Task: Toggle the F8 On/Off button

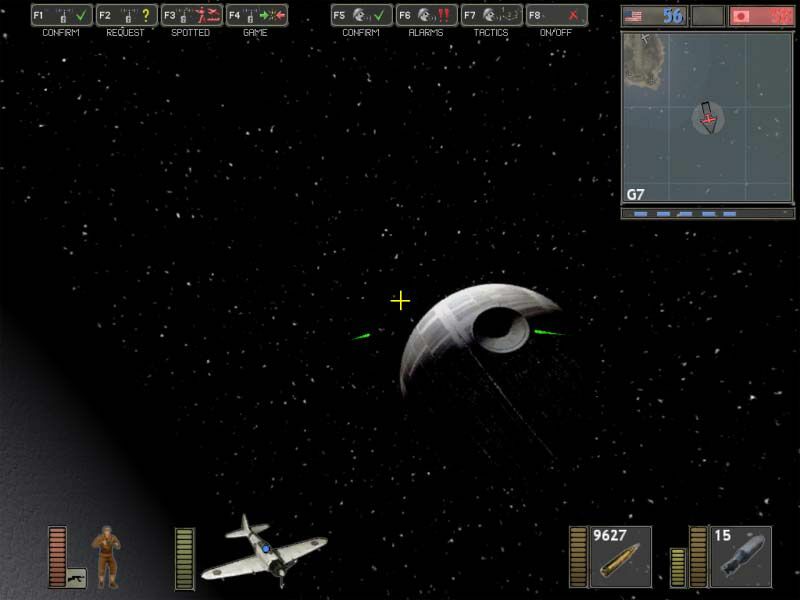Action: tap(557, 16)
